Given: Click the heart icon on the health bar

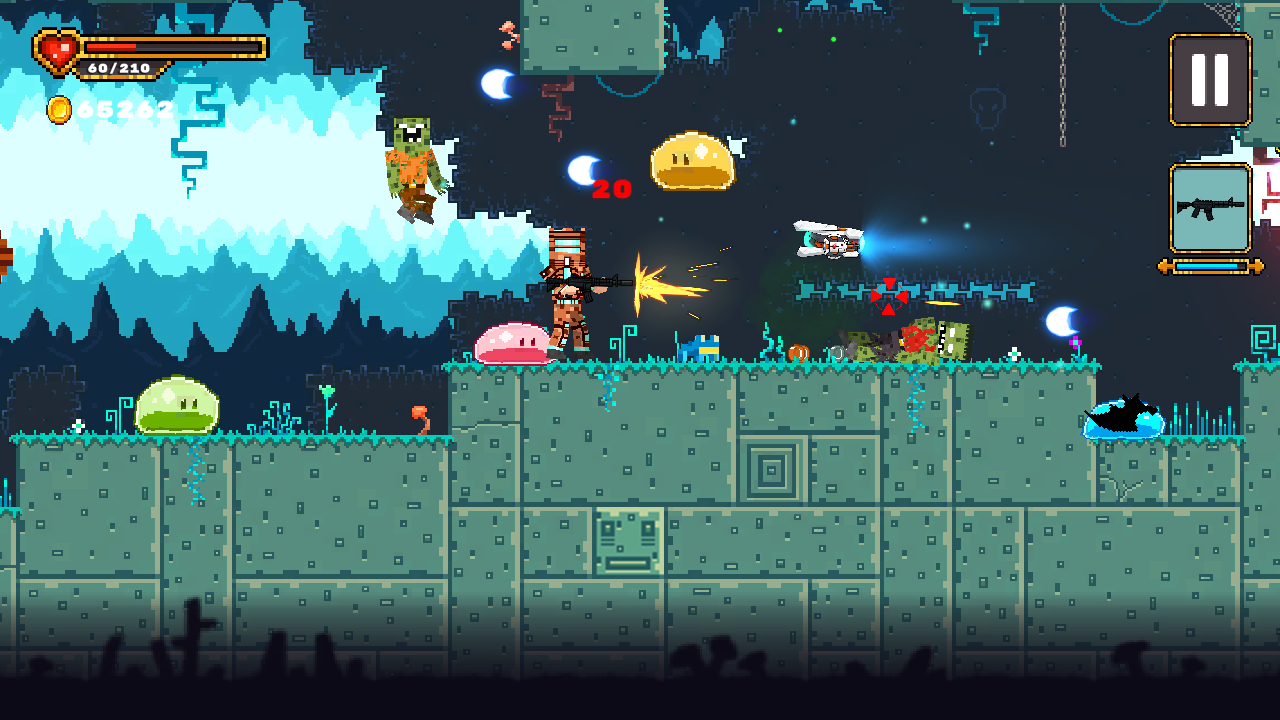Looking at the screenshot, I should [55, 52].
